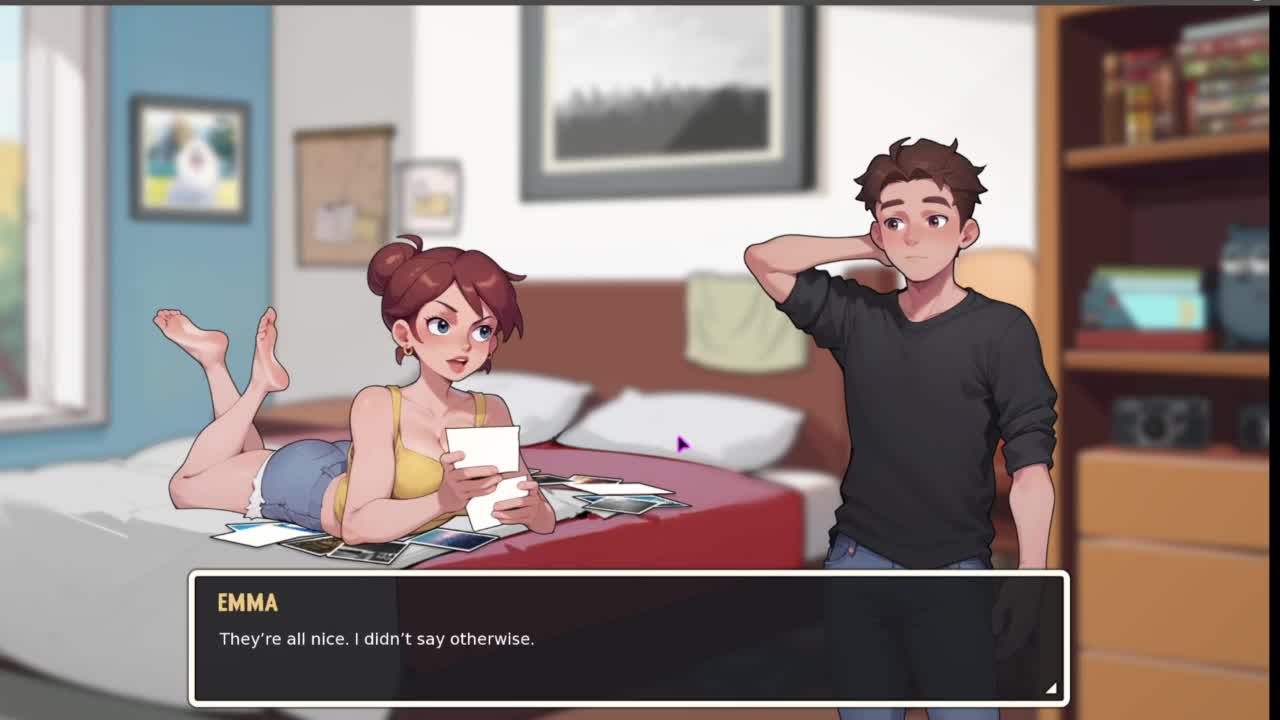
Task: Click the white continue triangle in dialogue box
Action: [1050, 688]
